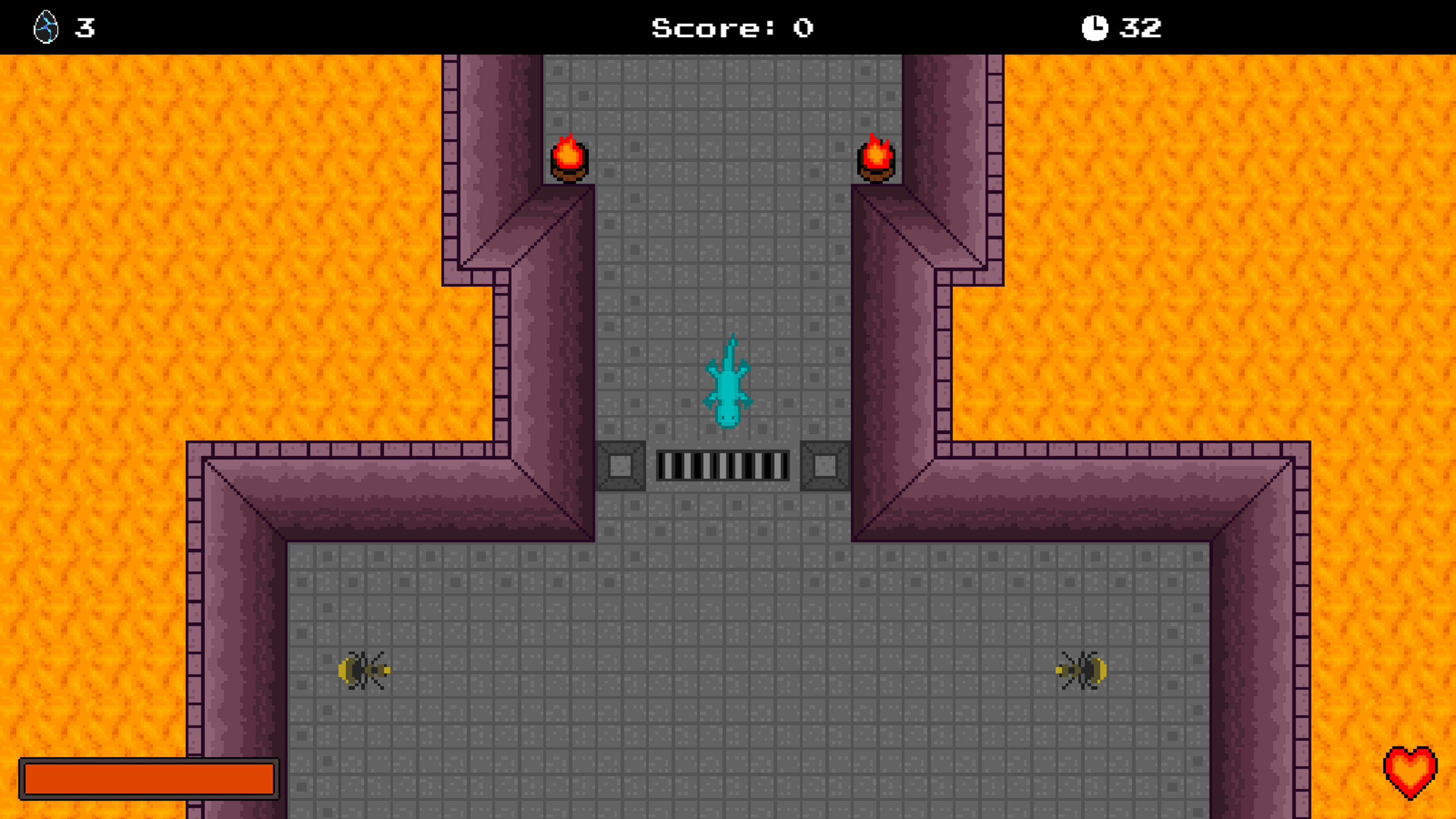Screen dimensions: 1456x819
Task: Click the white clock timer icon
Action: [x=1094, y=28]
